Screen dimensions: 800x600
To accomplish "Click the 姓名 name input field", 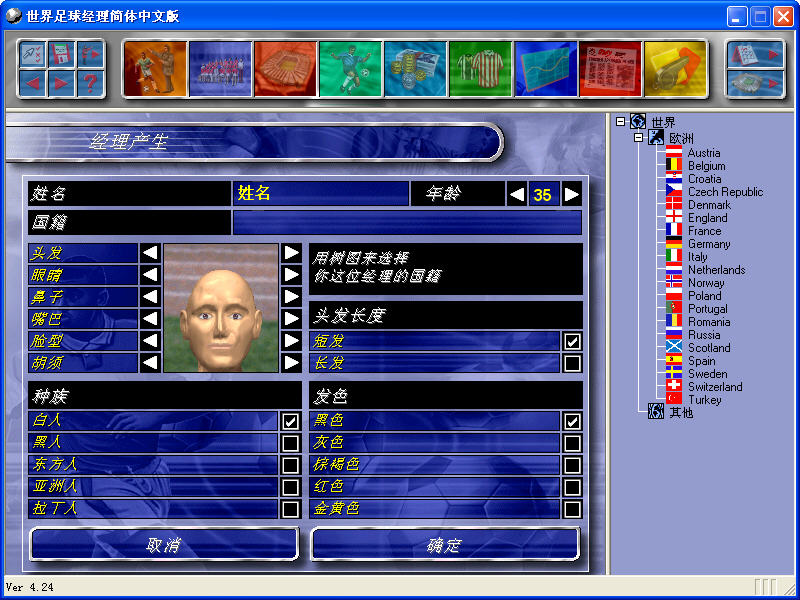I will (x=320, y=194).
